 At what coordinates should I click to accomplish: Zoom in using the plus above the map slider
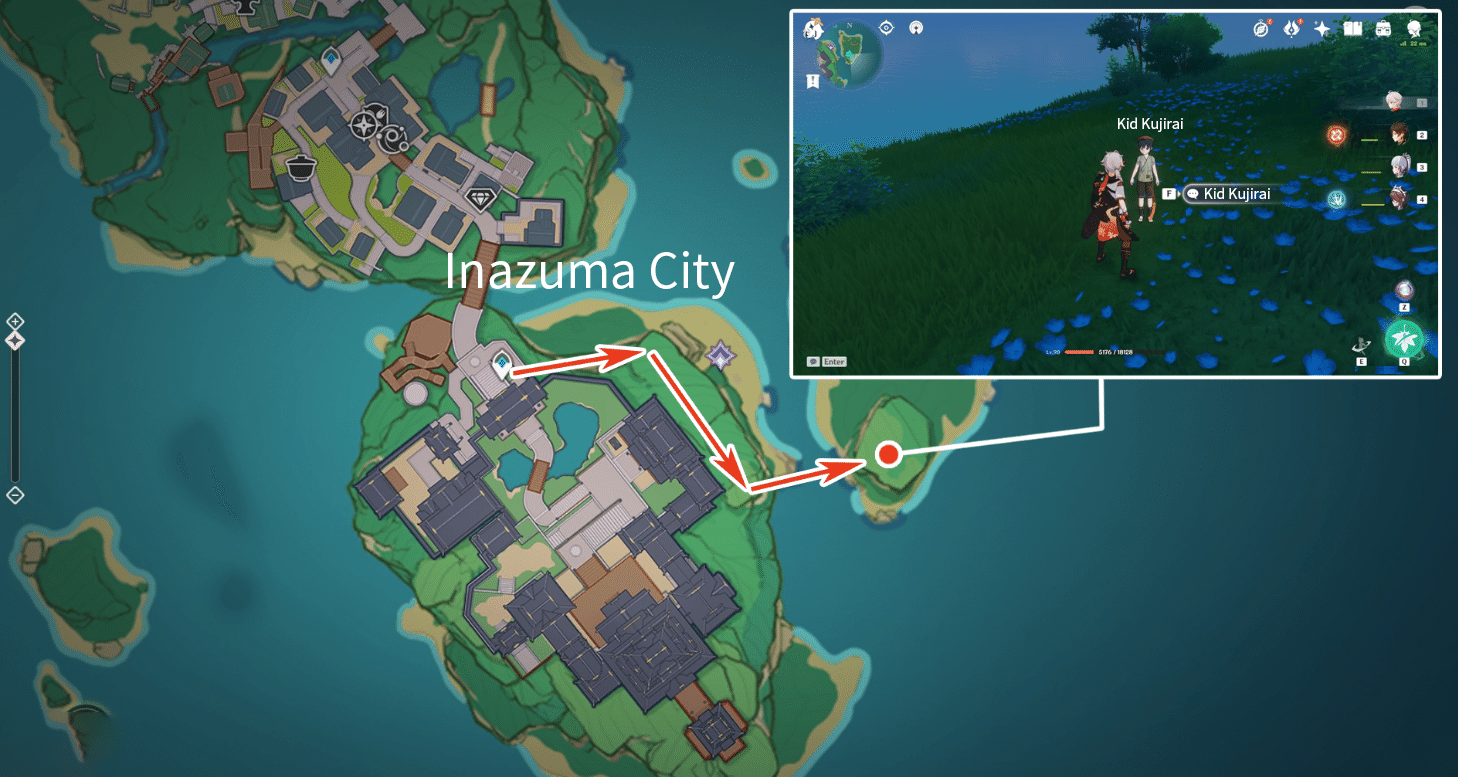(15, 322)
